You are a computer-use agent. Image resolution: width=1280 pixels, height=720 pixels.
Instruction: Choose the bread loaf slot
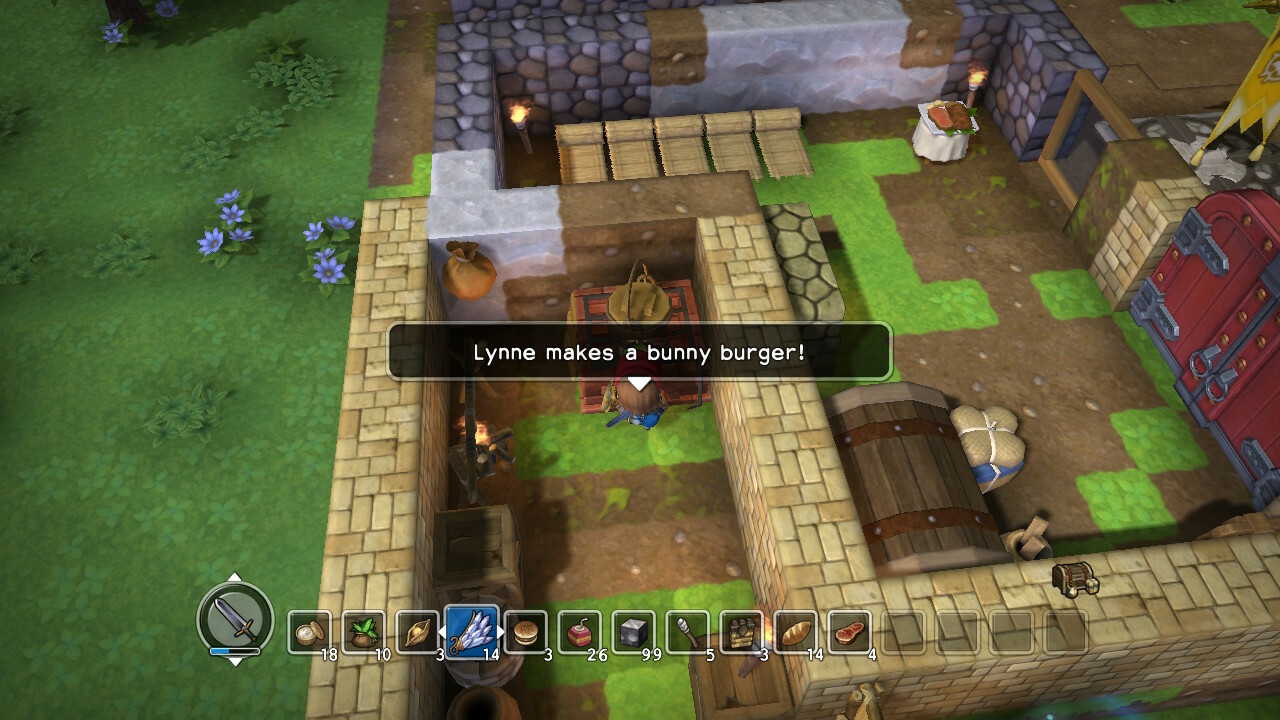tap(795, 632)
